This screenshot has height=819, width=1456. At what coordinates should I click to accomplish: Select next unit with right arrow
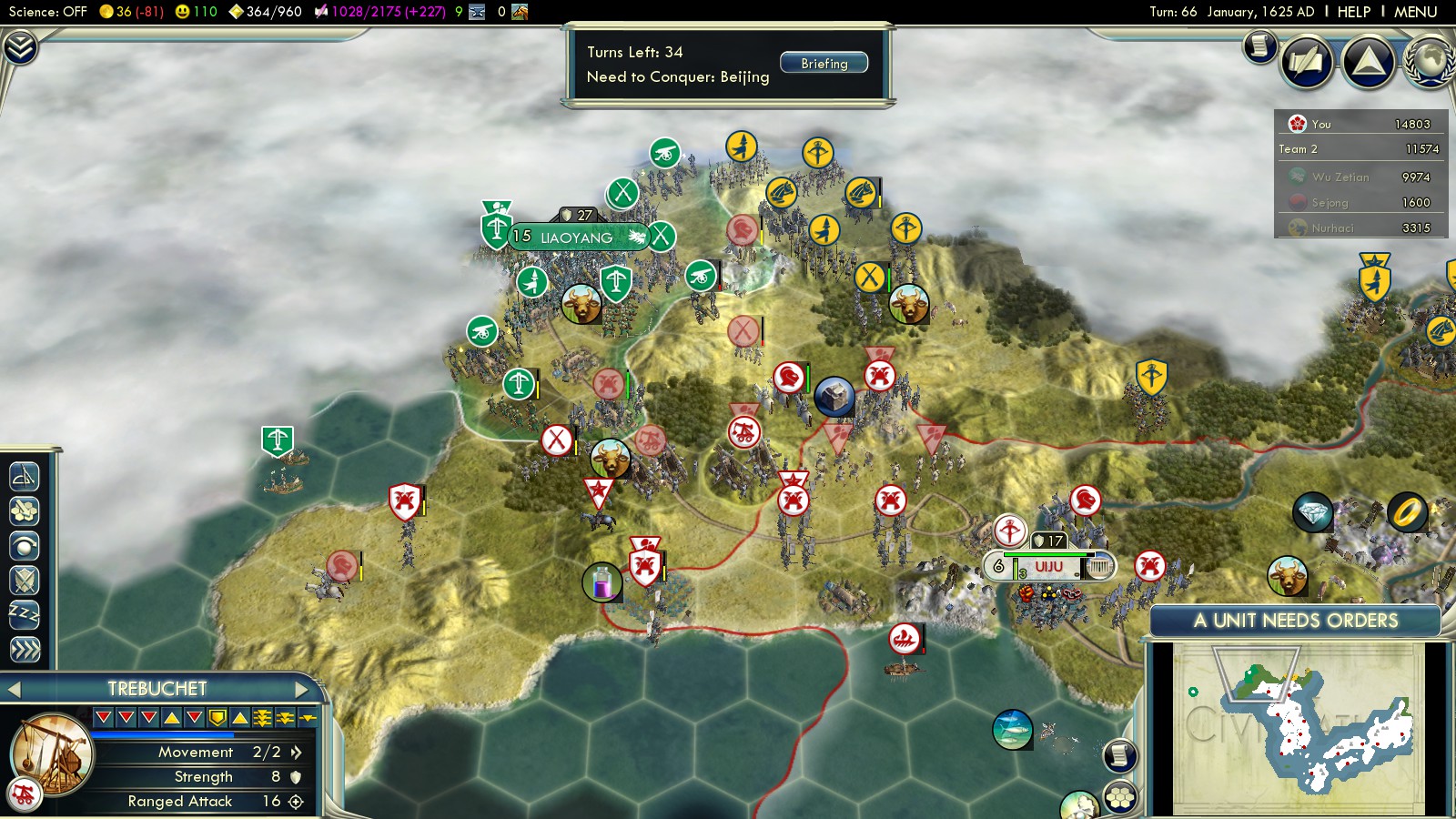click(301, 689)
